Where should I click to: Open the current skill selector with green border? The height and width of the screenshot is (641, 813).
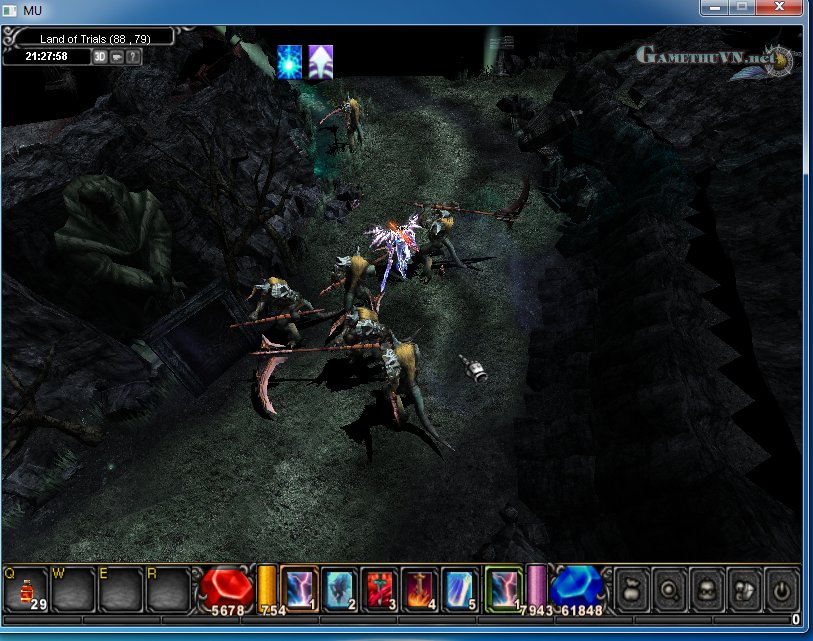[503, 588]
